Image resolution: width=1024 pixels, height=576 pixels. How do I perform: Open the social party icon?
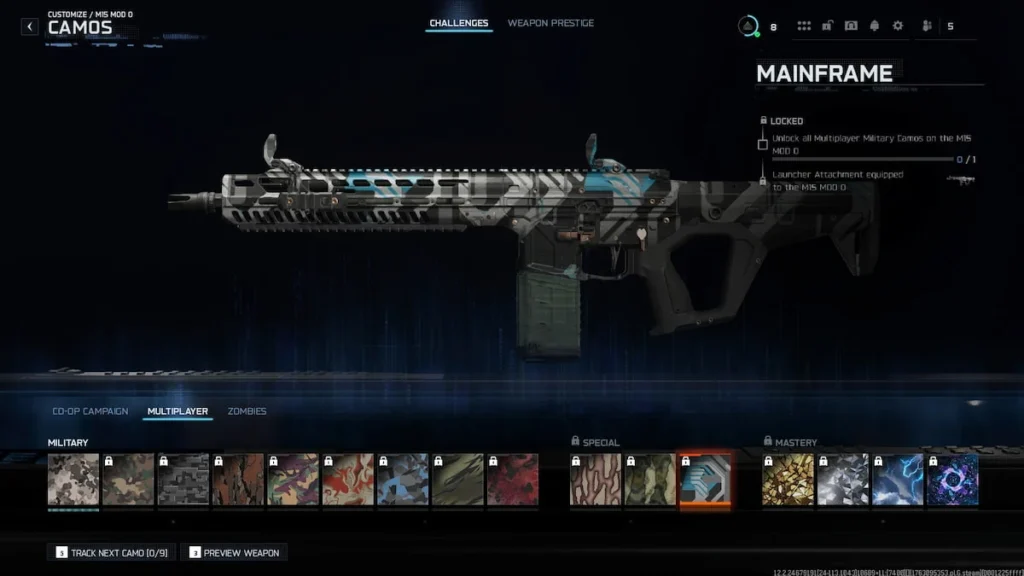point(925,26)
